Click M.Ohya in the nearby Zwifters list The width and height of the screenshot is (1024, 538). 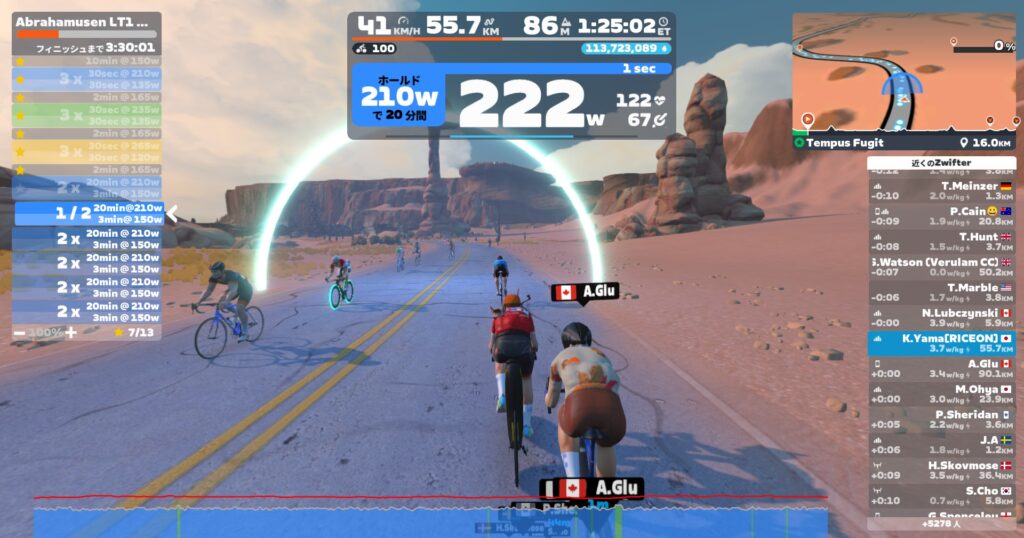pos(941,395)
